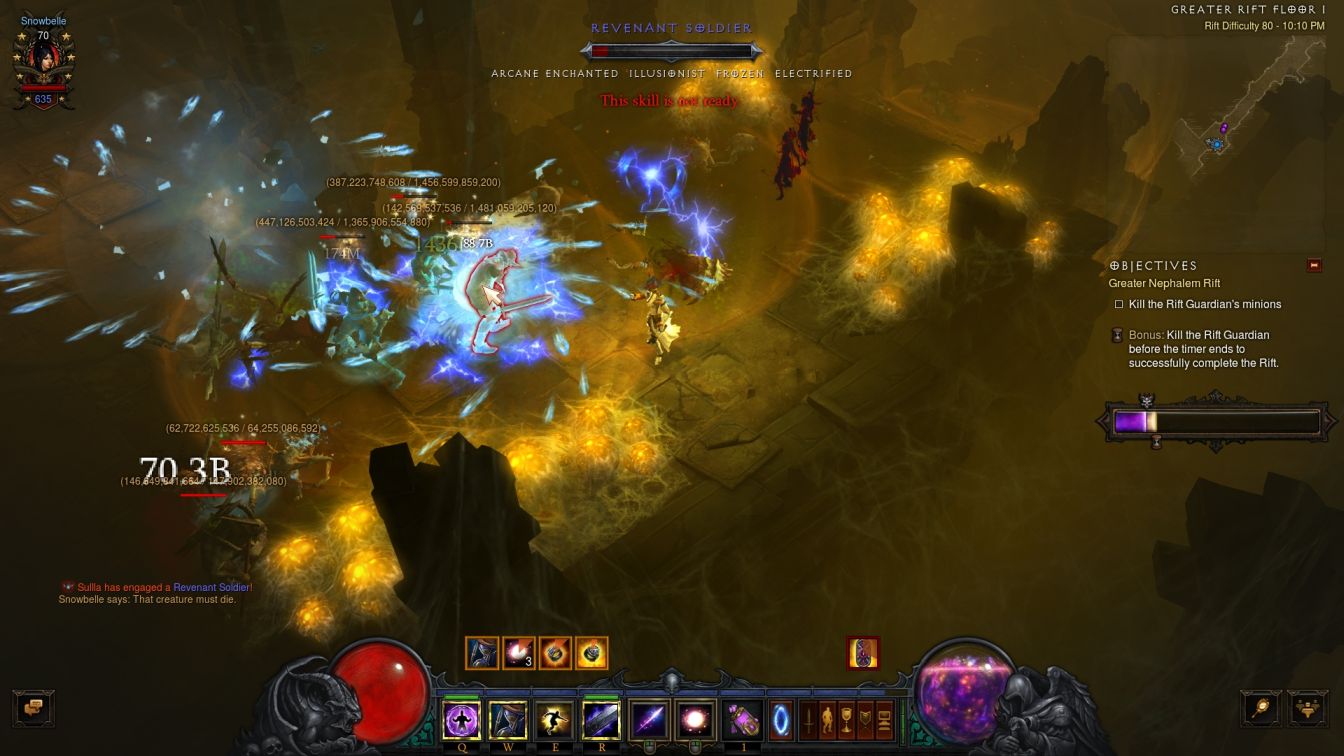Activate the purple figure skill on Q
Screen dimensions: 1344x756
coord(461,720)
